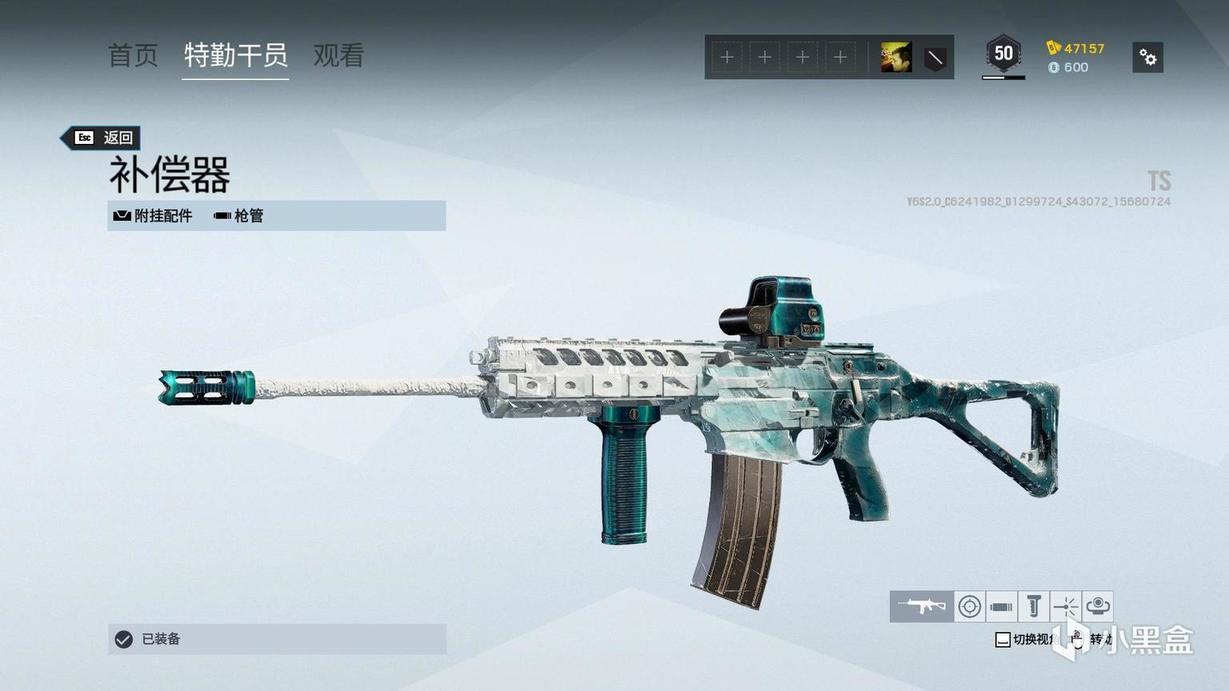
Task: Open the settings gear icon
Action: (x=1148, y=58)
